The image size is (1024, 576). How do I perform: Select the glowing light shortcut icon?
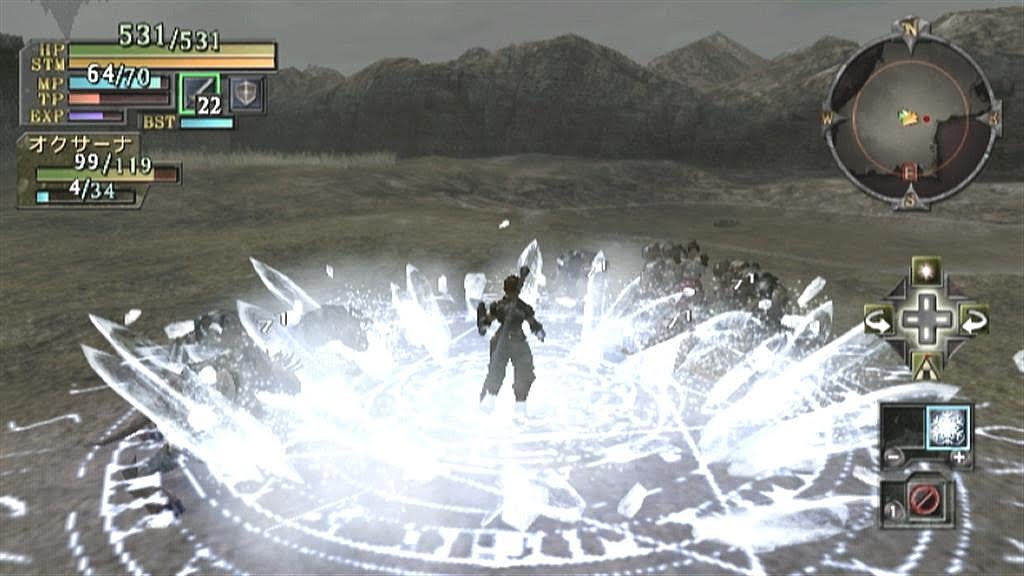[x=926, y=271]
